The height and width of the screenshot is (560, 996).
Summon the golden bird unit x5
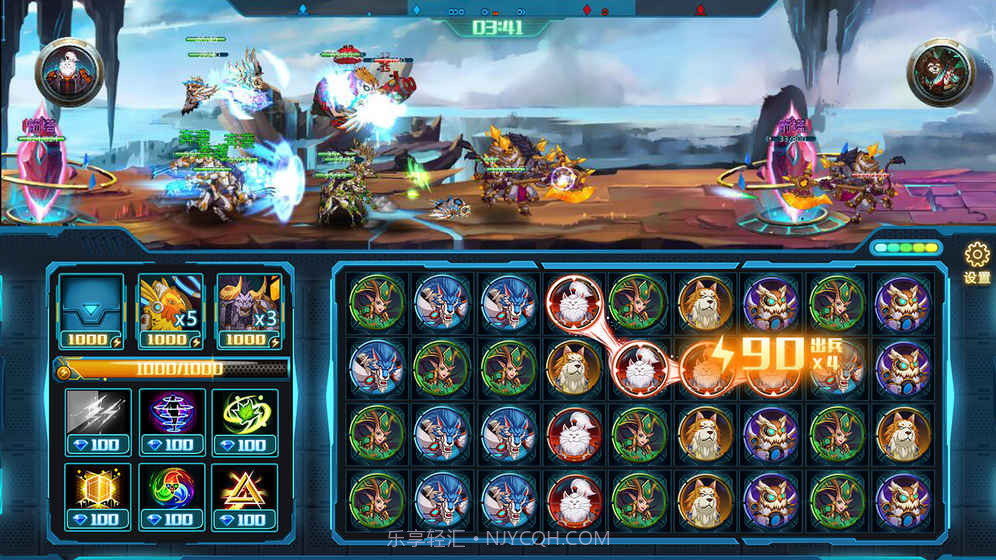[x=169, y=306]
